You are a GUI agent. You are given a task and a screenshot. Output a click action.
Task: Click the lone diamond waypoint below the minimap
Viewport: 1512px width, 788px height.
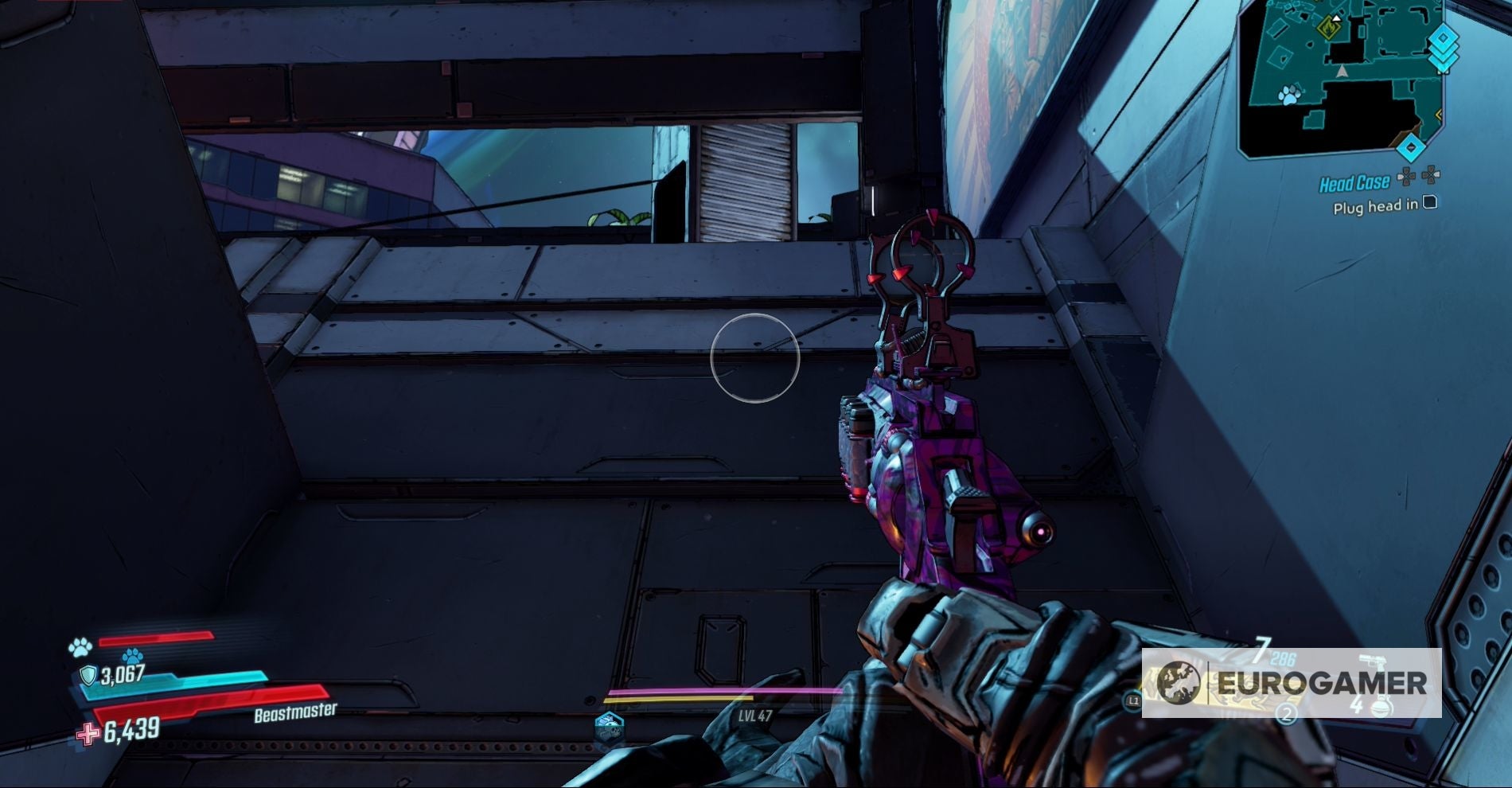coord(1410,147)
